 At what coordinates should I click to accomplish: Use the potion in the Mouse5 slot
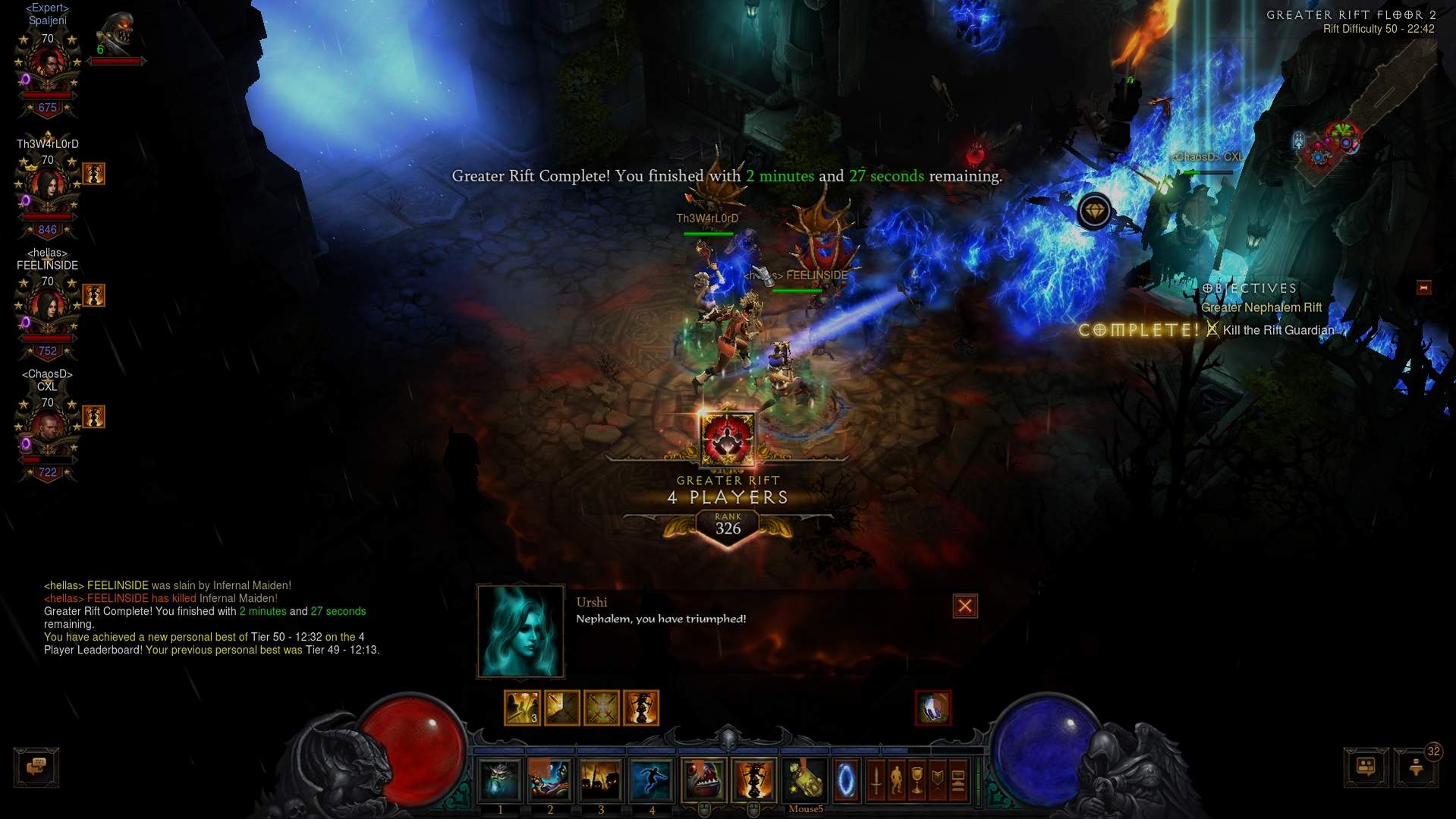[x=805, y=780]
